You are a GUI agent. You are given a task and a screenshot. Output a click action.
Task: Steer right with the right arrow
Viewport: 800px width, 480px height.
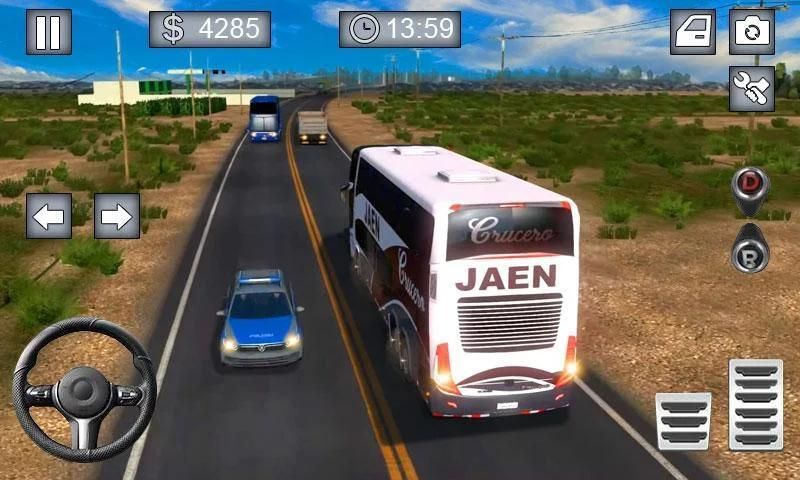117,215
